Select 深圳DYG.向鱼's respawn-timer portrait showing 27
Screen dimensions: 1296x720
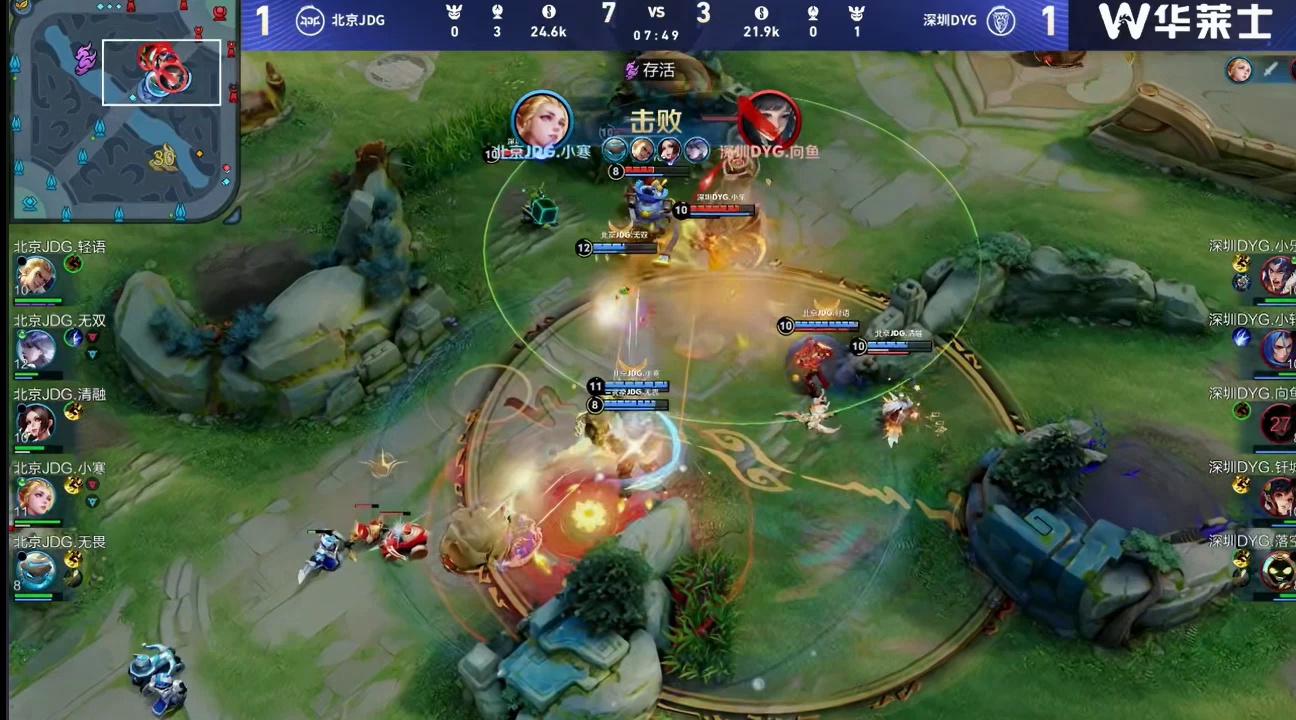[1277, 422]
